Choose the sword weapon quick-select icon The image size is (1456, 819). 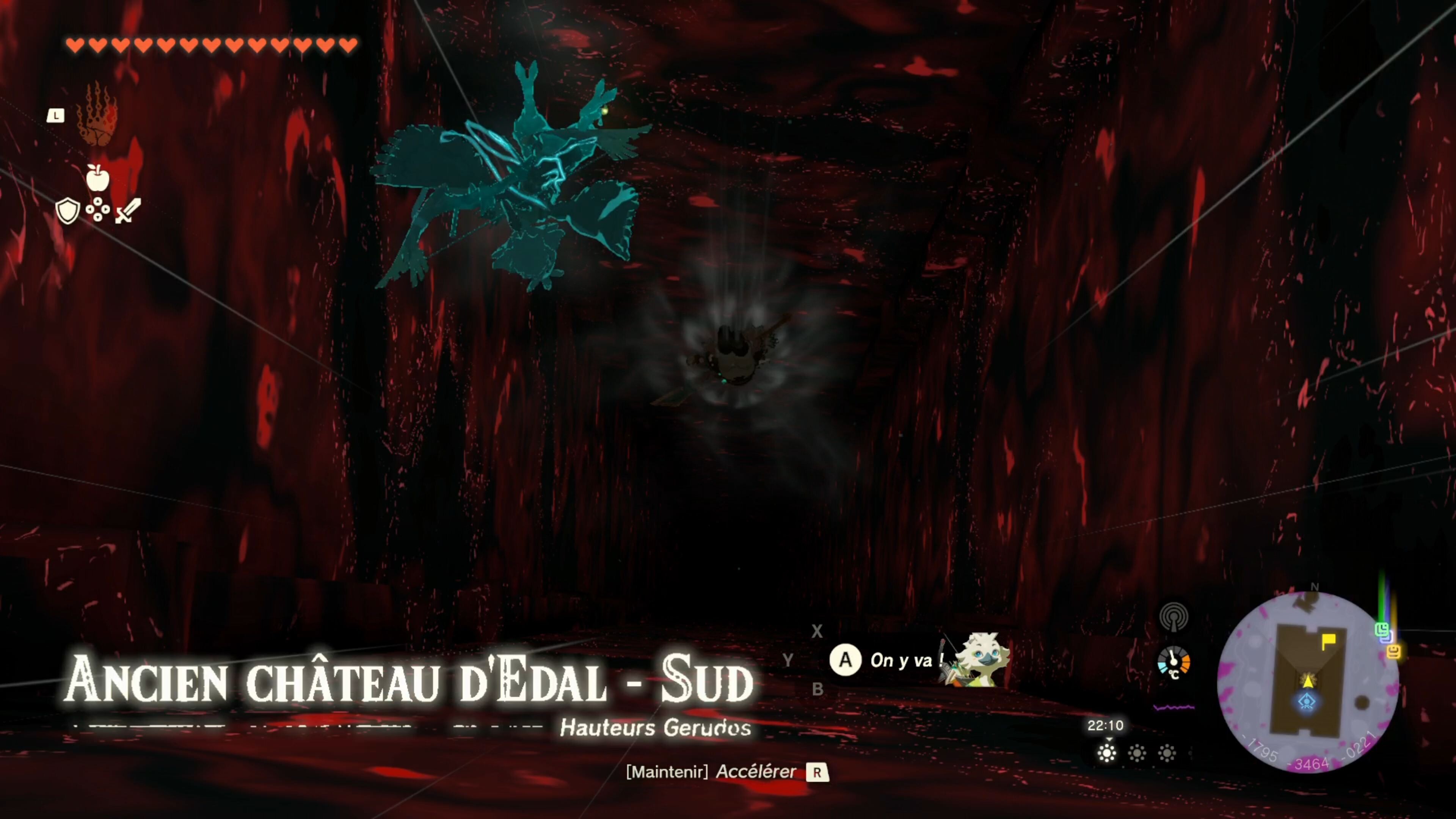click(x=128, y=211)
